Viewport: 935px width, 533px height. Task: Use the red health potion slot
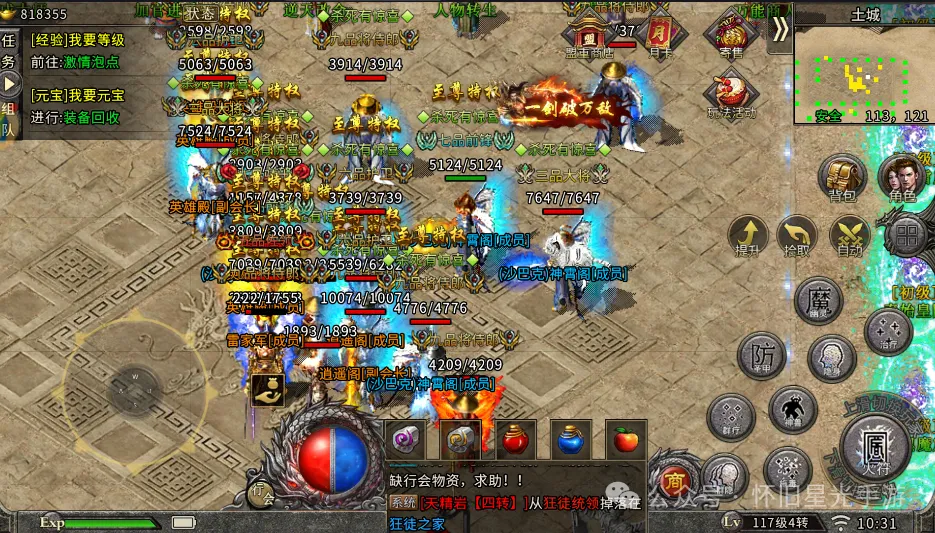[x=514, y=440]
